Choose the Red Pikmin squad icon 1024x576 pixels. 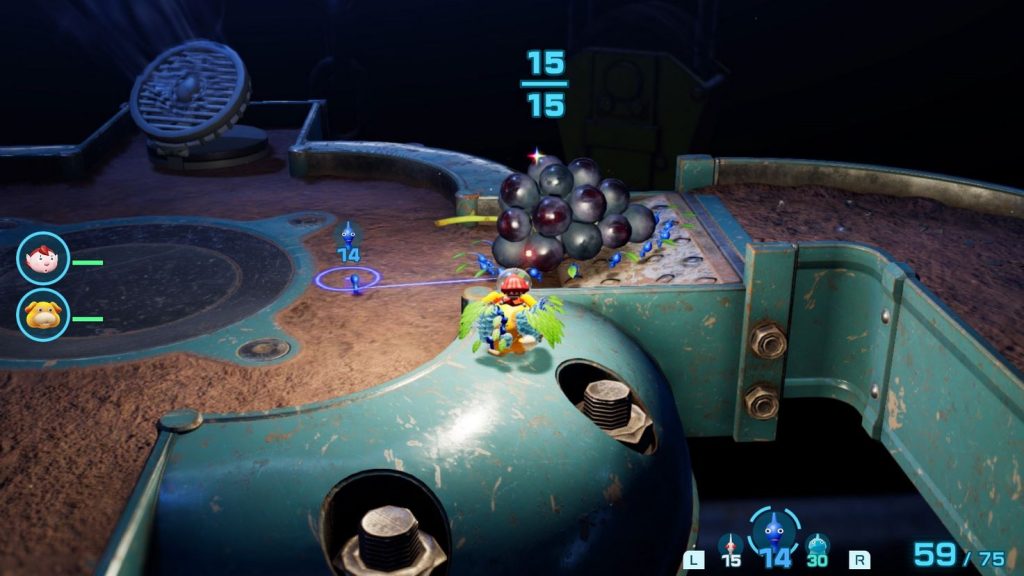(731, 546)
